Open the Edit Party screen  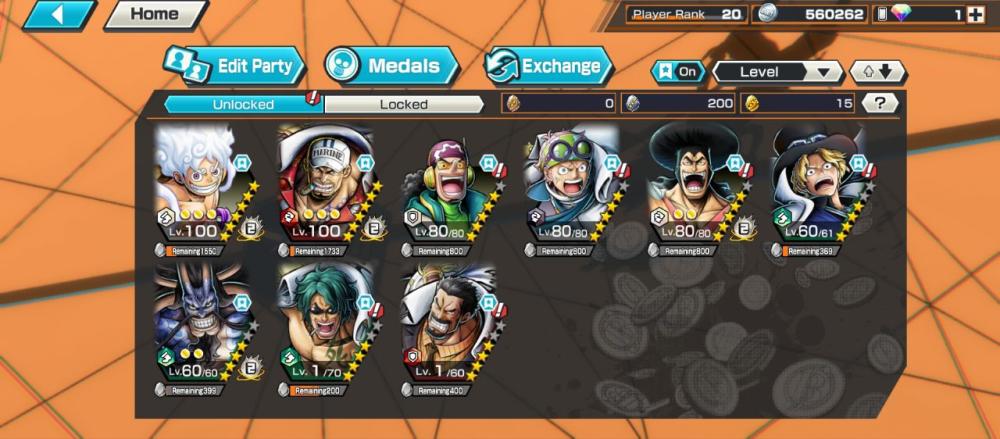[x=234, y=67]
